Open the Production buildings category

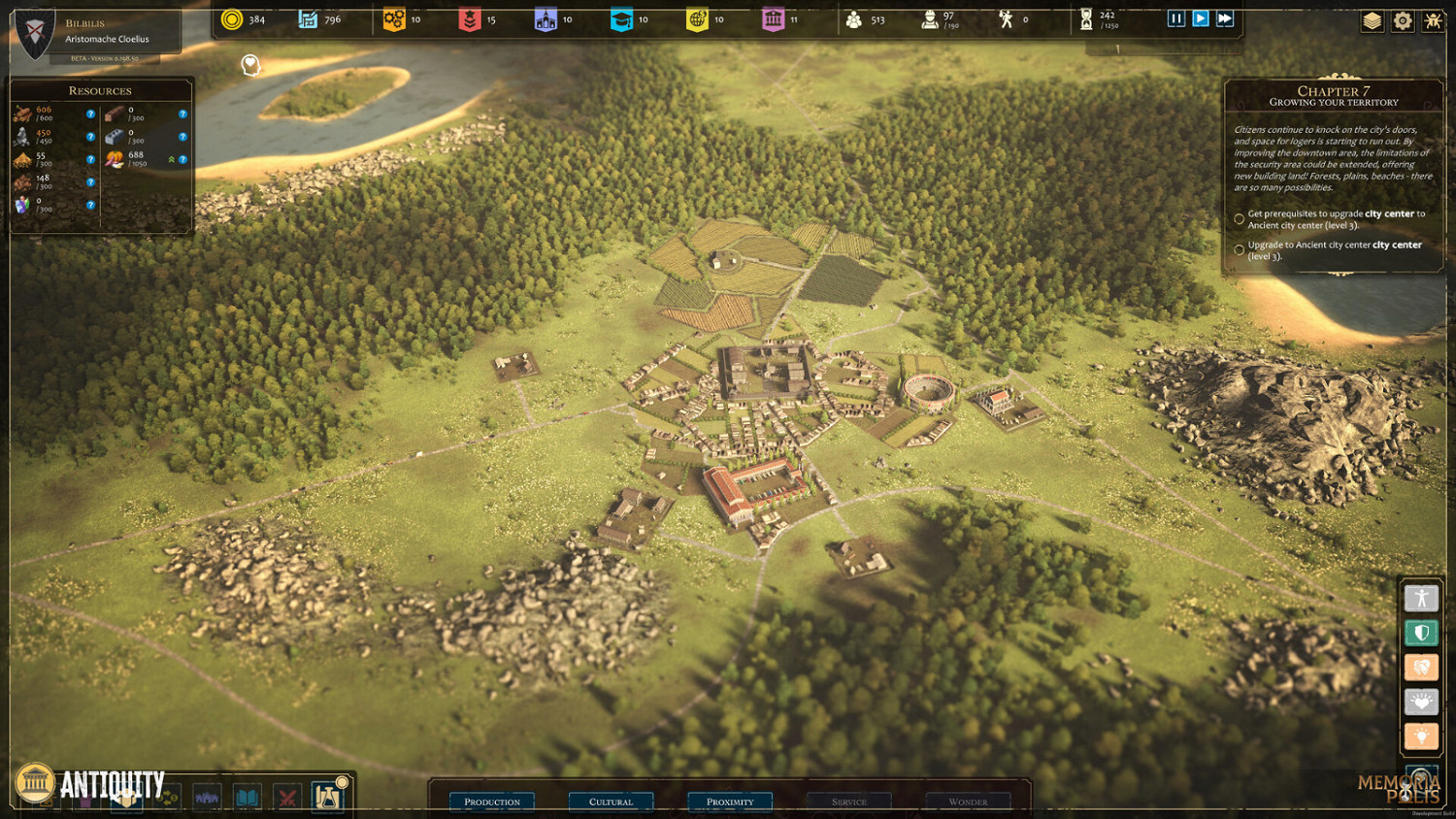[x=492, y=802]
